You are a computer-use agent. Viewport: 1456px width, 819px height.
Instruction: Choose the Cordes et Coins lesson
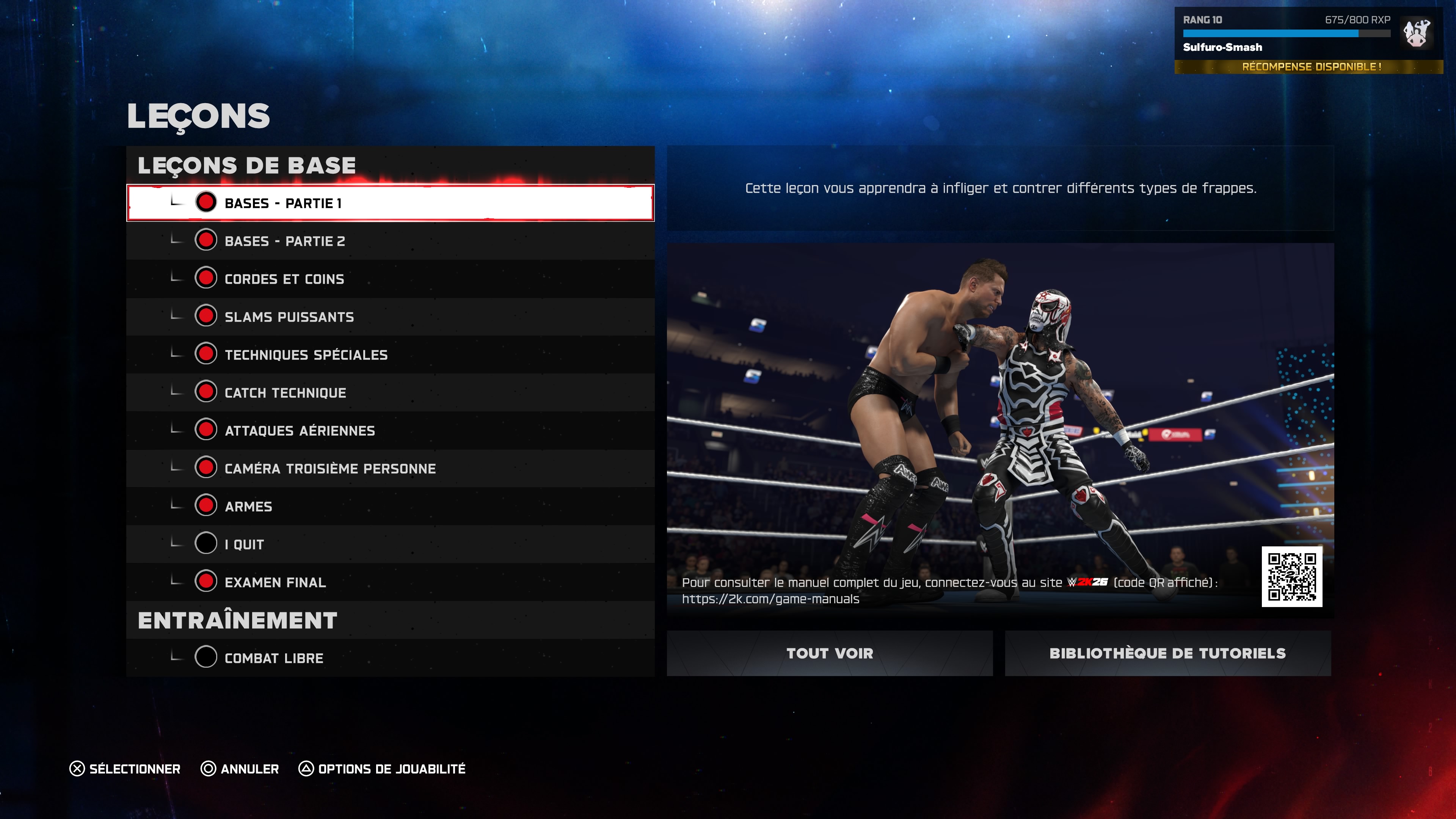pos(390,279)
